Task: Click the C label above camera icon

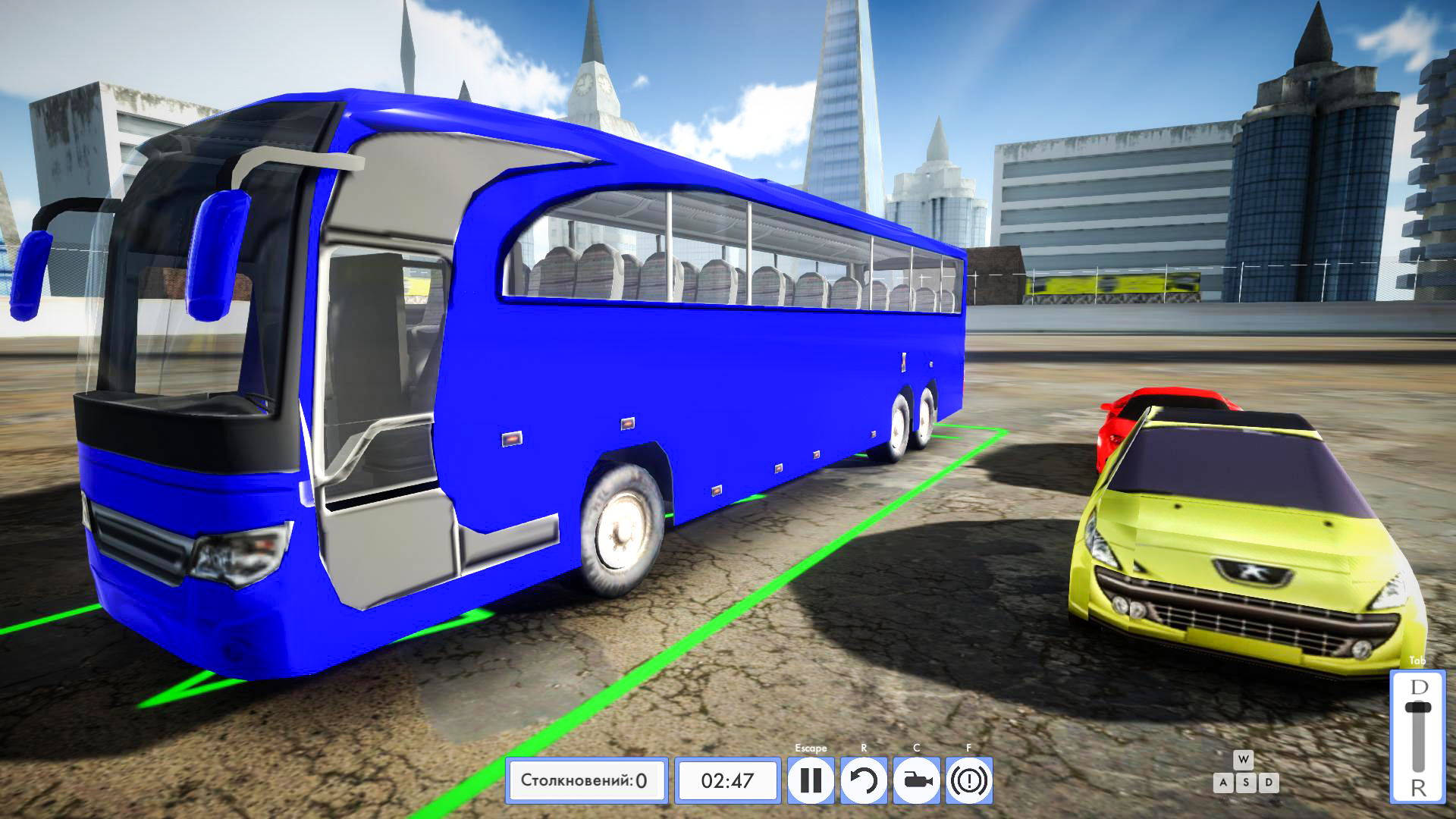Action: click(x=915, y=748)
